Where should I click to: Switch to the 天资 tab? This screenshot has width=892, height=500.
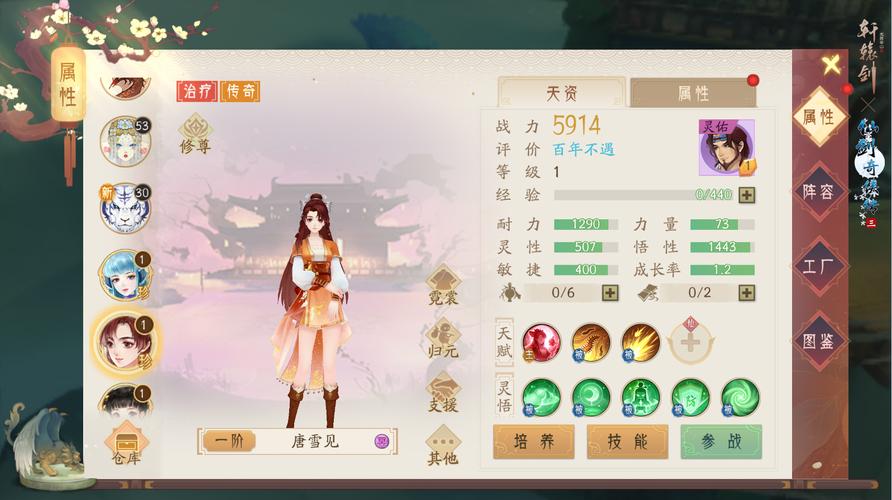[x=561, y=93]
